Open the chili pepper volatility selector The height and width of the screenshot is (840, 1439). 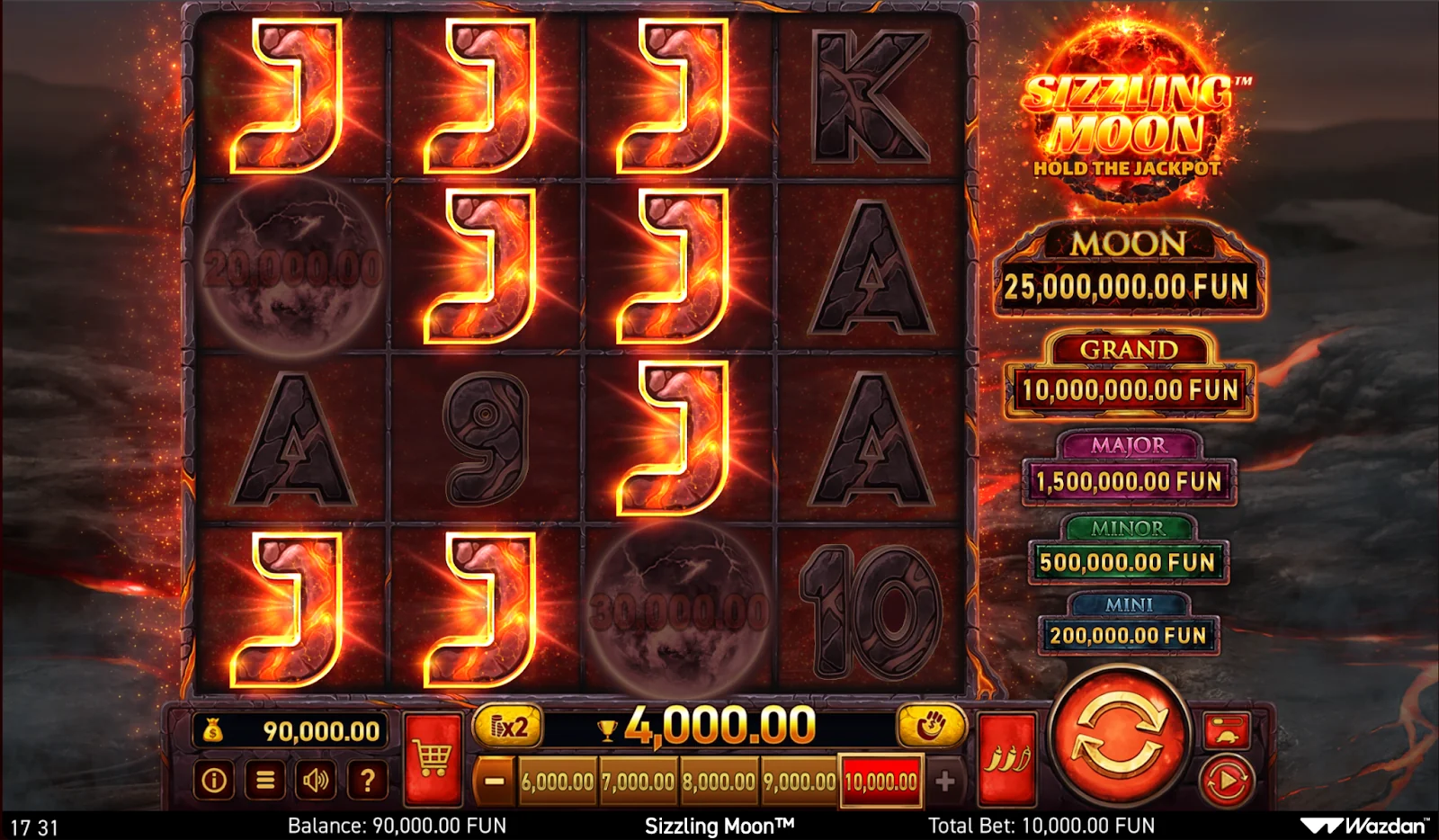[x=1006, y=760]
